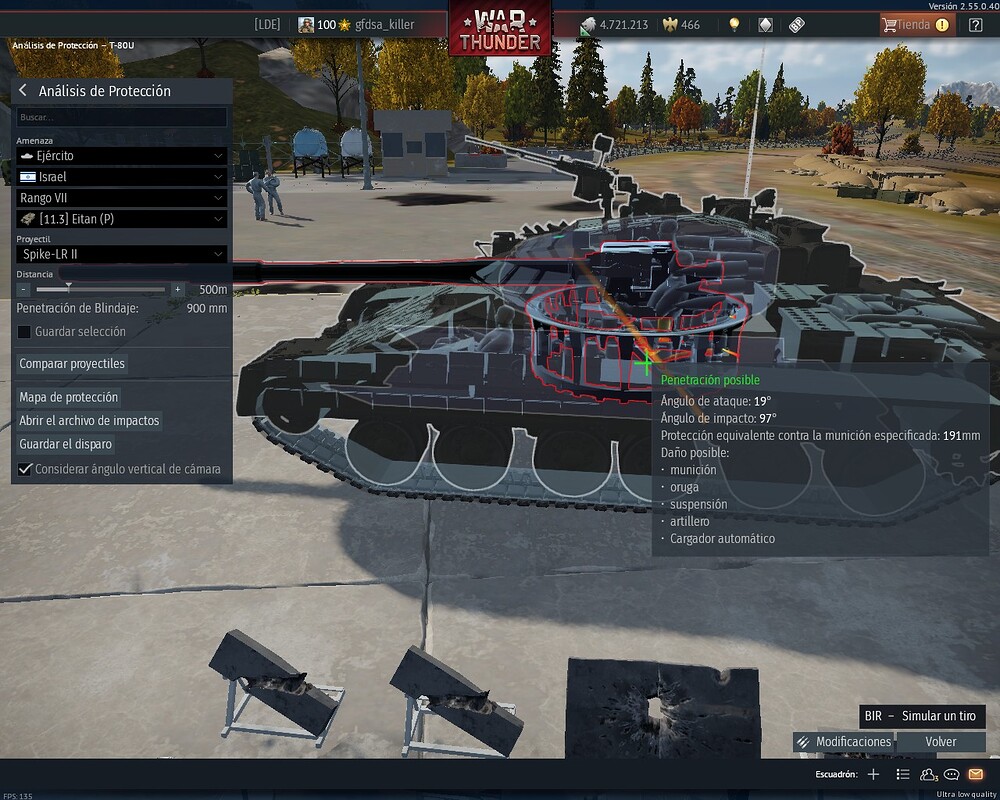
Task: Open the Tienda shop
Action: tap(916, 25)
